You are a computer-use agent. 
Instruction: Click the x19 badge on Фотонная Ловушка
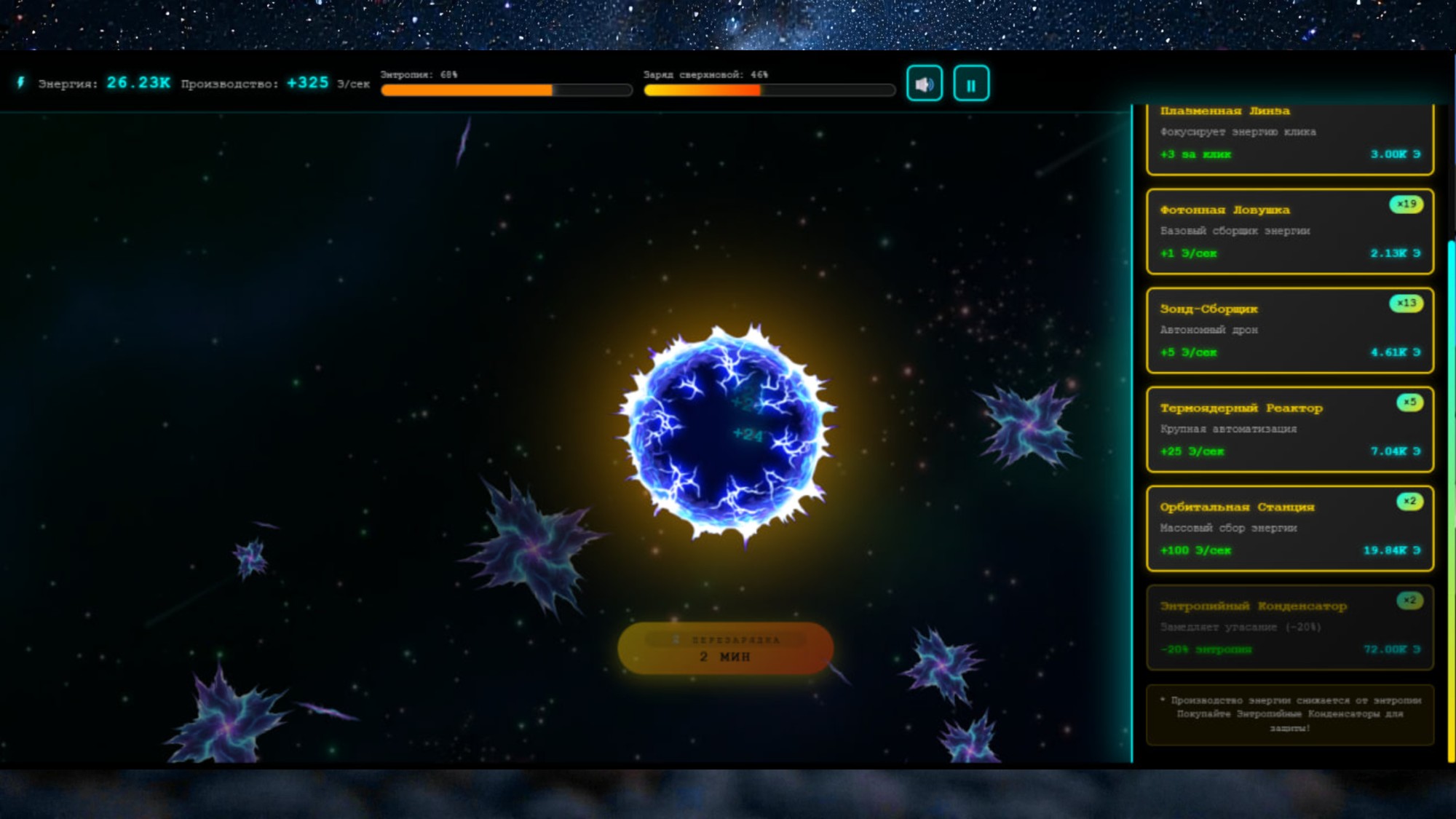(x=1406, y=205)
